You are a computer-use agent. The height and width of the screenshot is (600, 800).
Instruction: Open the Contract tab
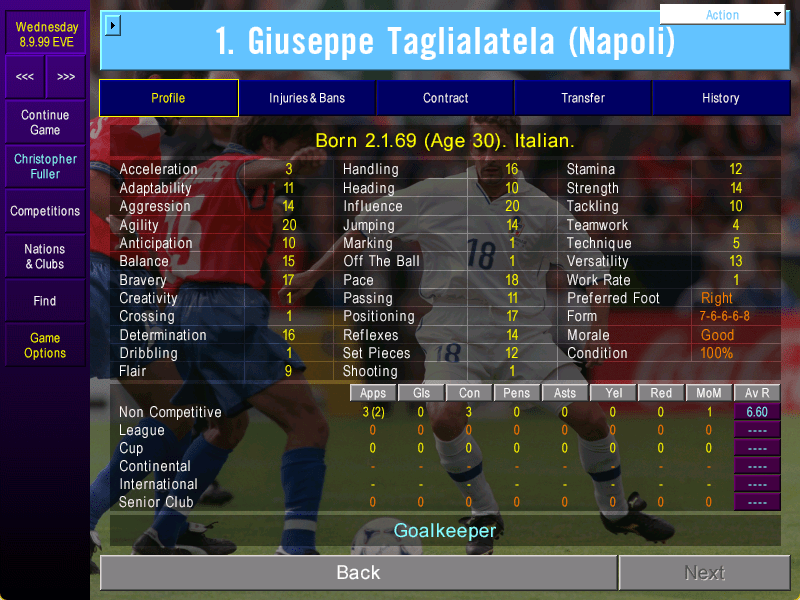pos(446,98)
